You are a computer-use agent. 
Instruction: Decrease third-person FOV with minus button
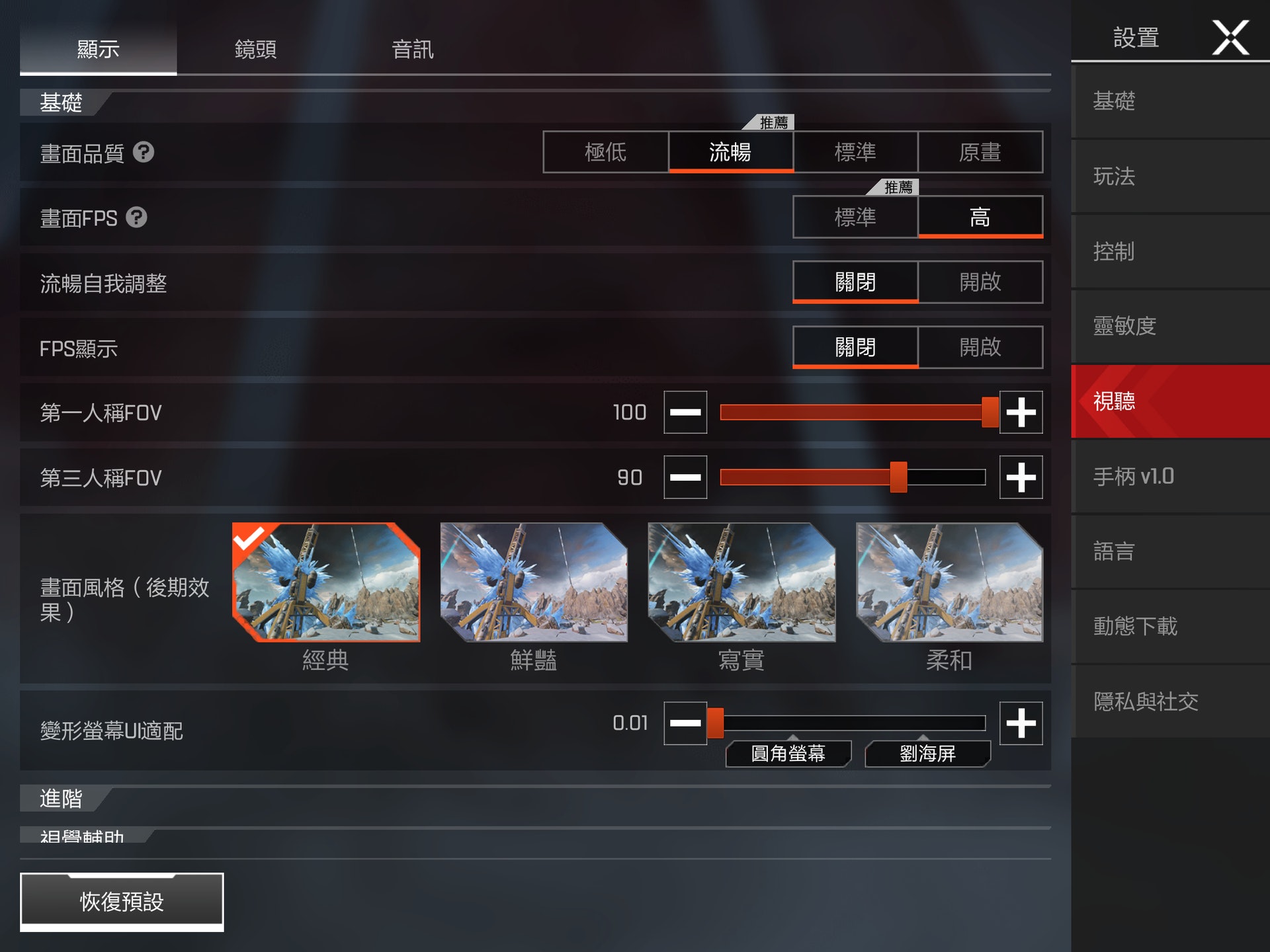tap(685, 477)
